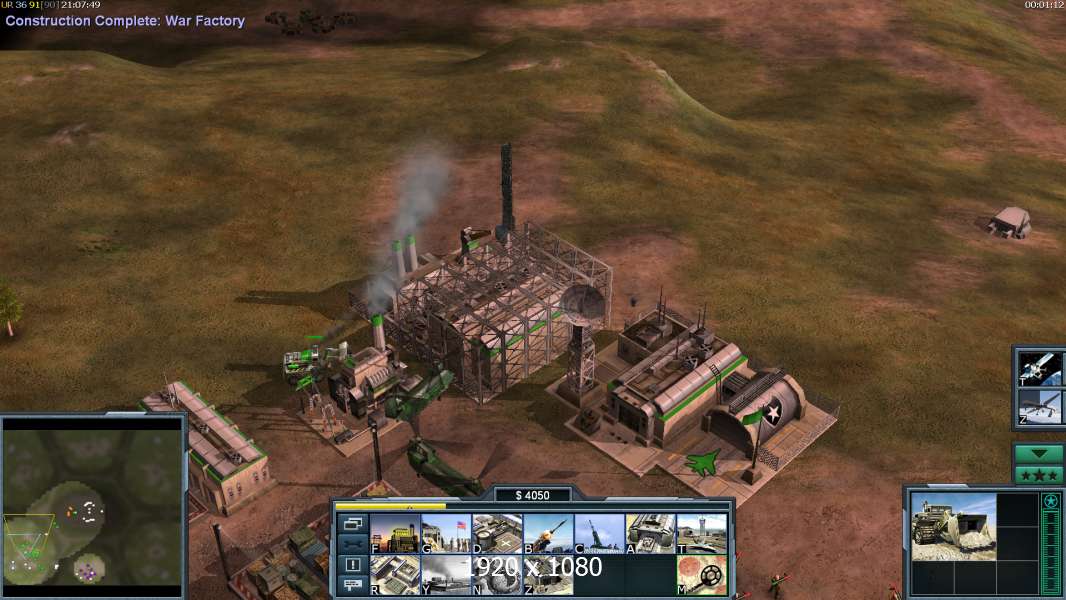This screenshot has height=600, width=1066.
Task: Select the build icon with hotkey F
Action: [395, 534]
